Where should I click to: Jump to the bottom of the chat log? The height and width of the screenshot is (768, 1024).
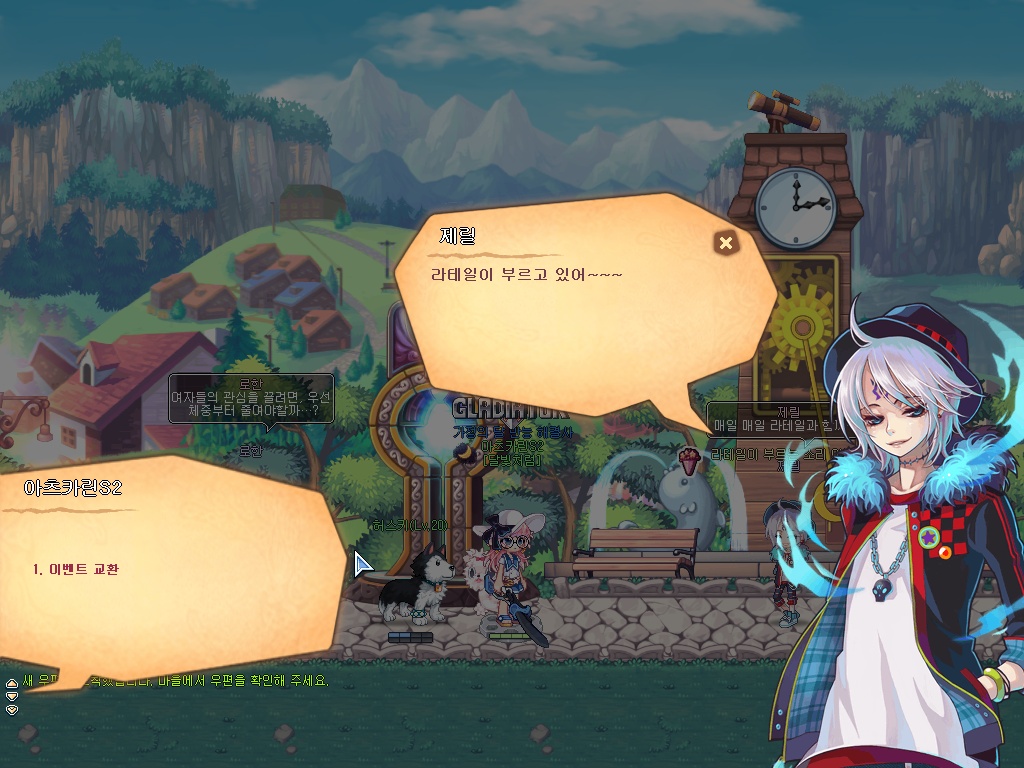coord(12,709)
